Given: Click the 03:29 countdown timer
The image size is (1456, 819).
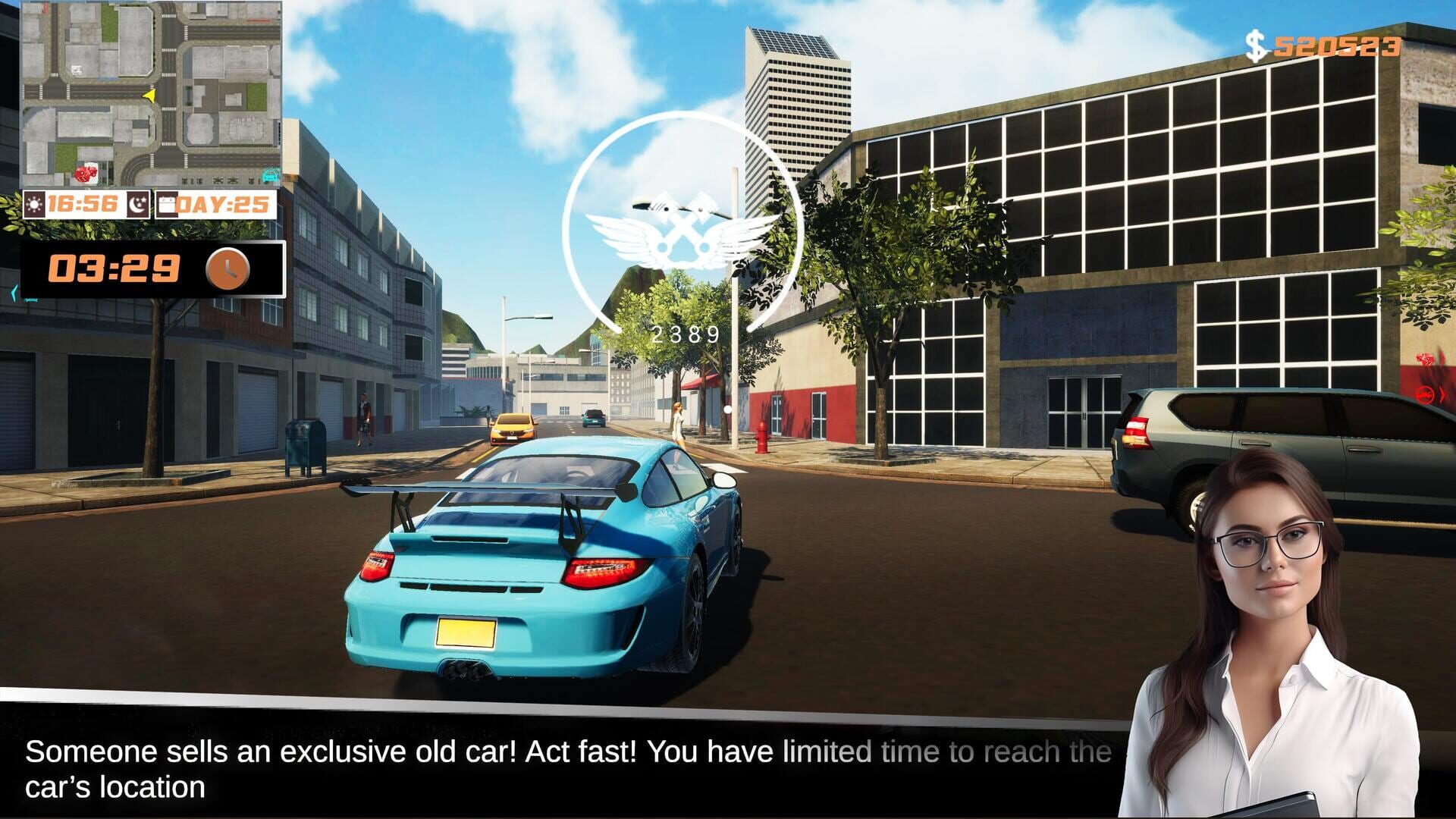Looking at the screenshot, I should pyautogui.click(x=114, y=267).
